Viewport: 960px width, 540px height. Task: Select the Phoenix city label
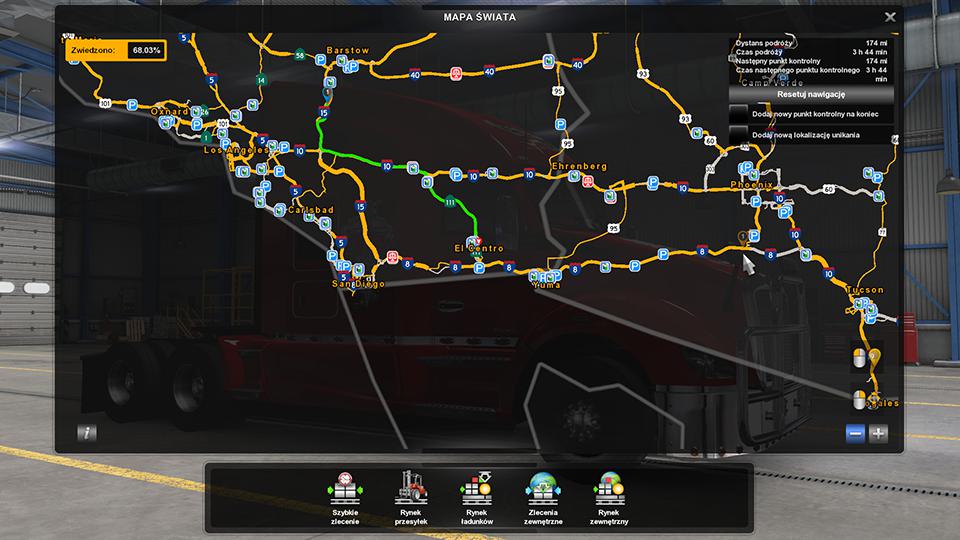[752, 185]
